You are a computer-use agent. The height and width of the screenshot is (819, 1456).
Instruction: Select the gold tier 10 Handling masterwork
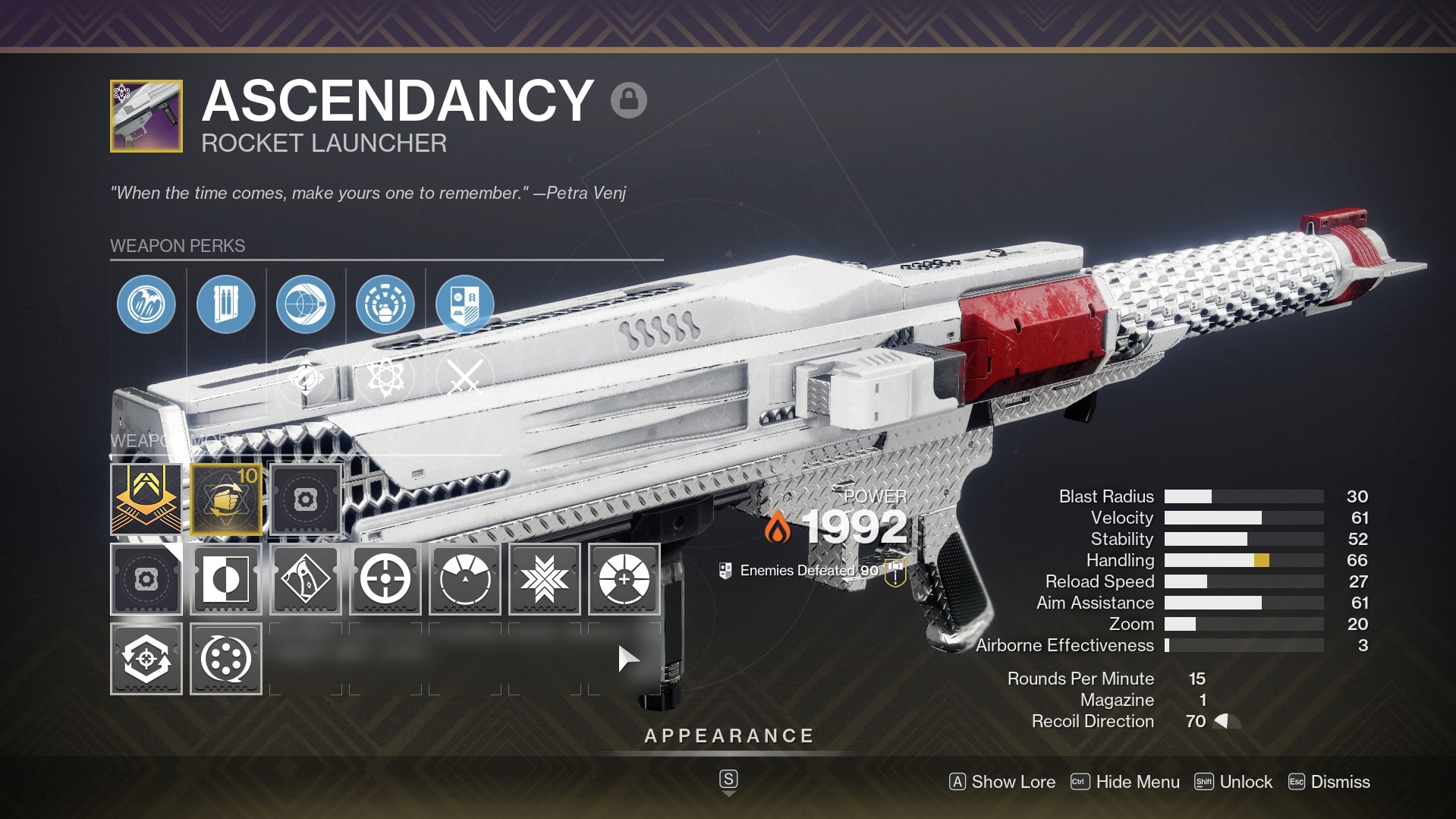pos(226,499)
